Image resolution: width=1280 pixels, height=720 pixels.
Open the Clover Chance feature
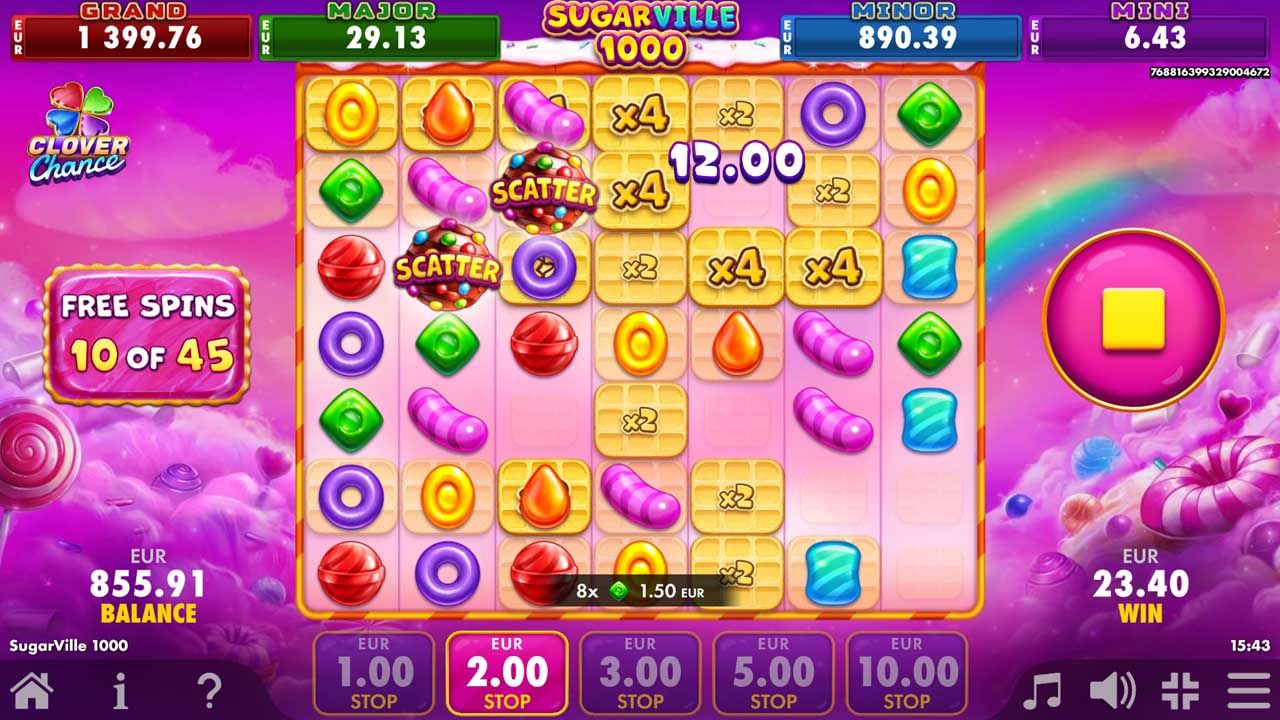click(78, 135)
